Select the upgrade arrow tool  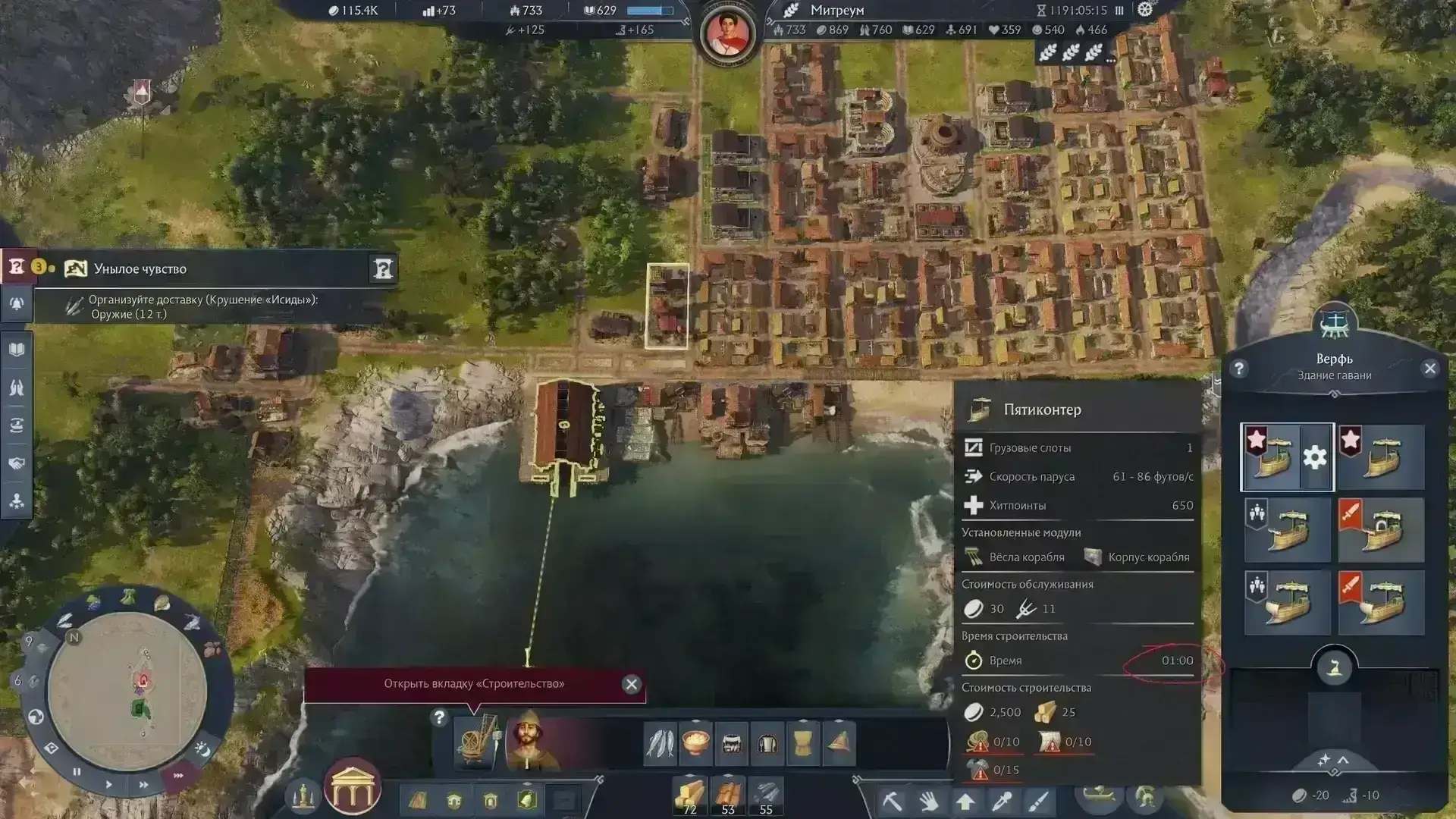[965, 801]
